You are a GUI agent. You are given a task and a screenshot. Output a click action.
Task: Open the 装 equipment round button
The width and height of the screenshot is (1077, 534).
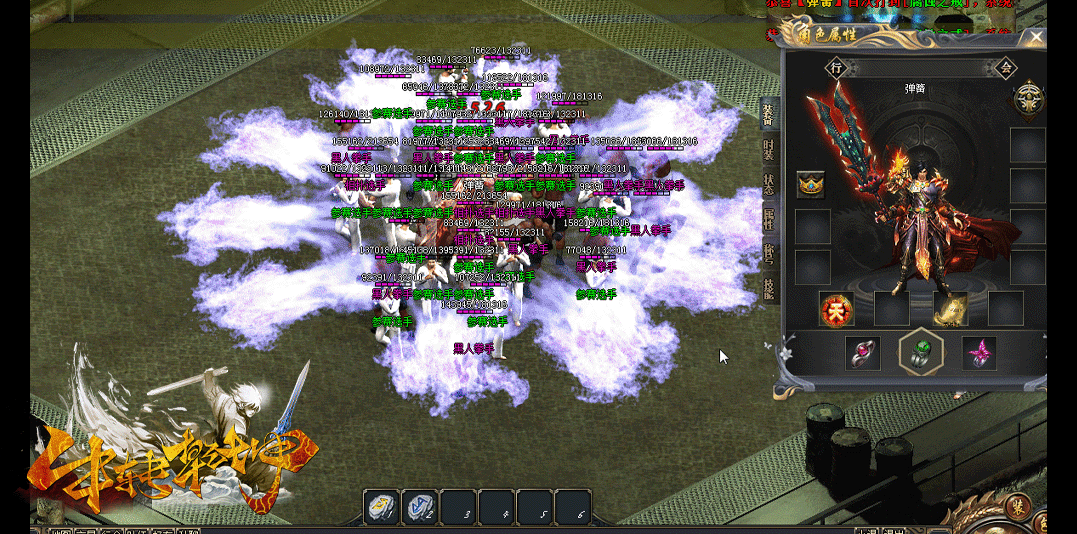1017,507
